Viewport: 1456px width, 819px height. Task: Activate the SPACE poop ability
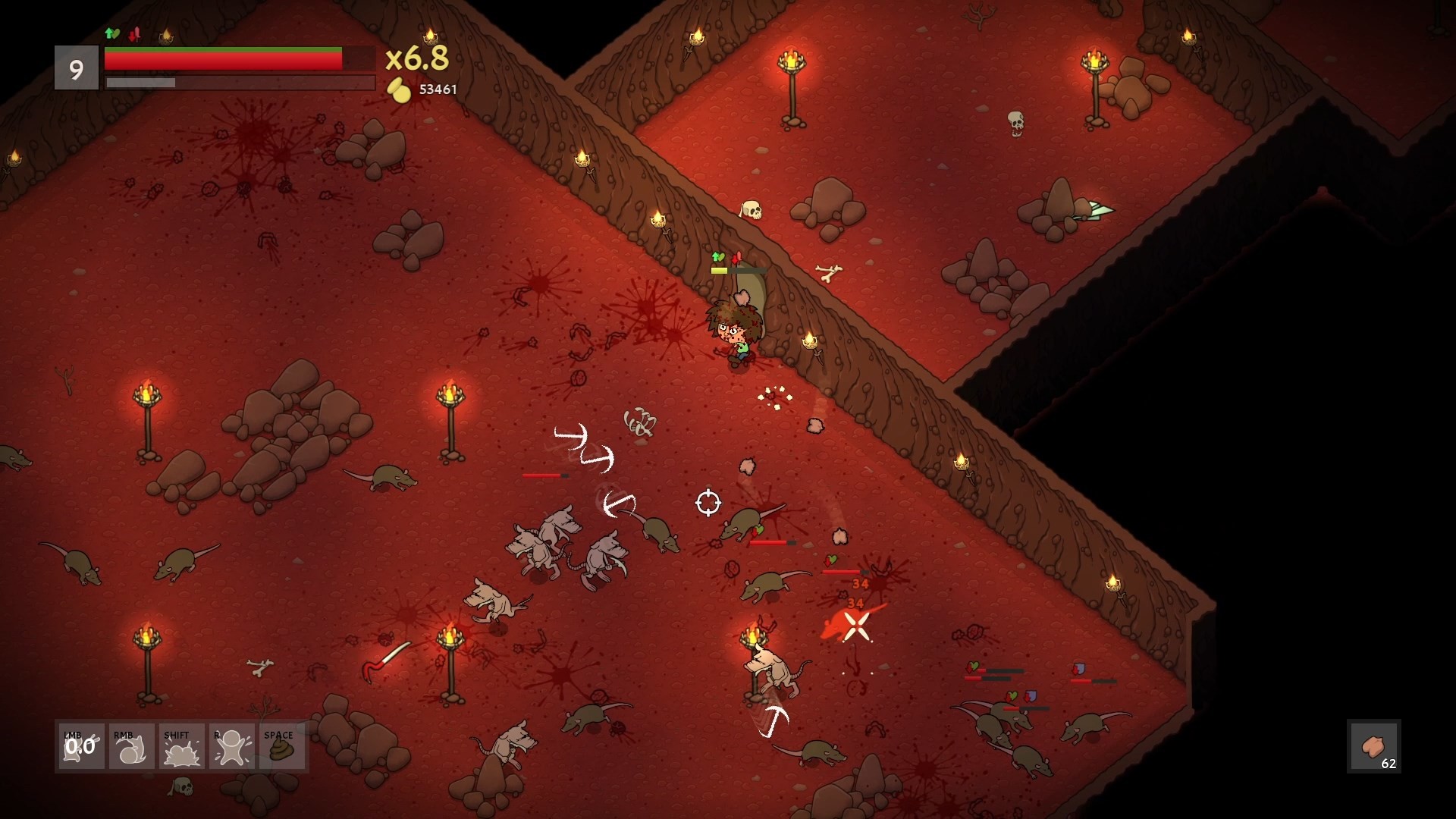coord(281,747)
